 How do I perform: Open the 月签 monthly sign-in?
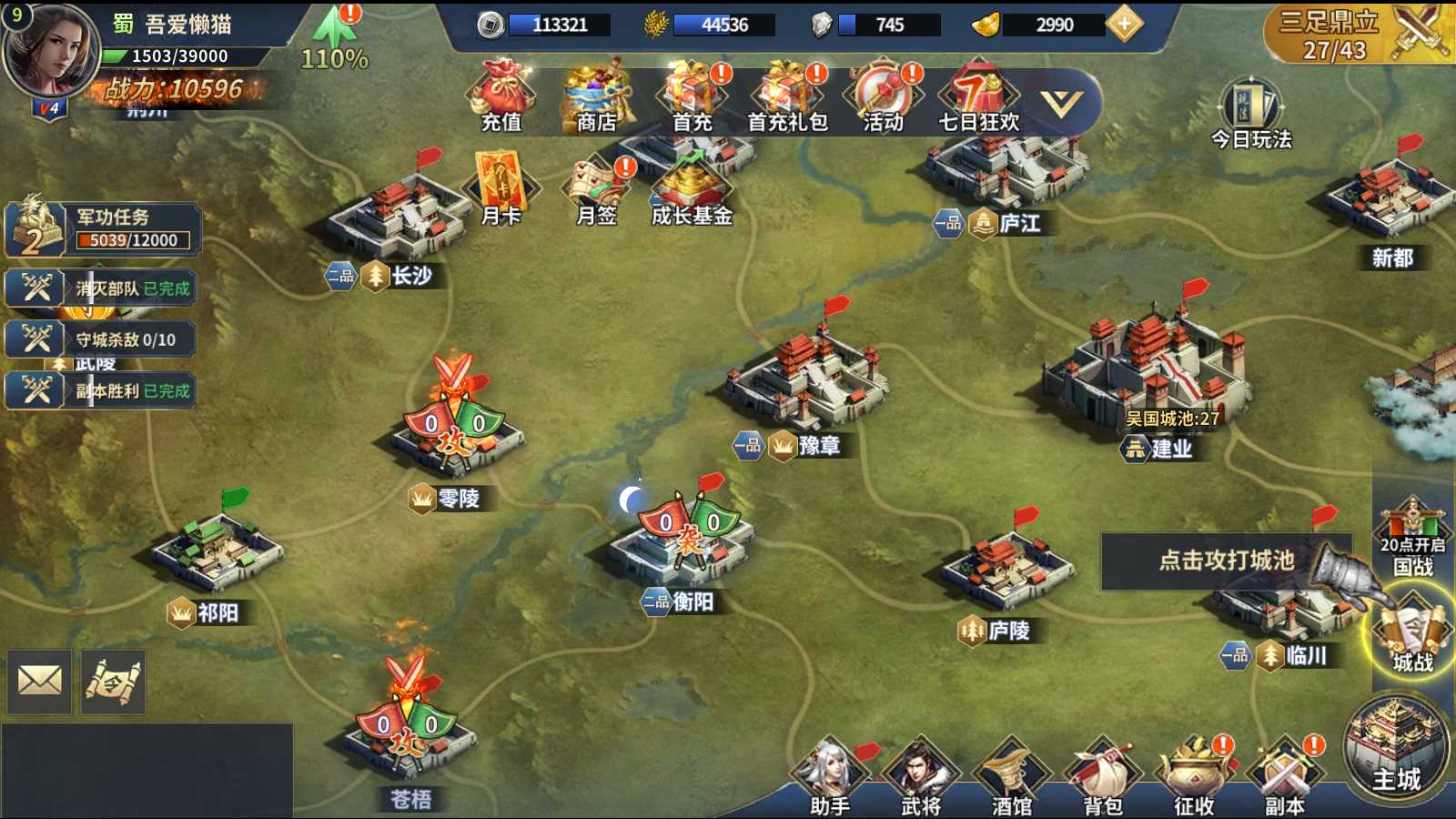click(597, 189)
